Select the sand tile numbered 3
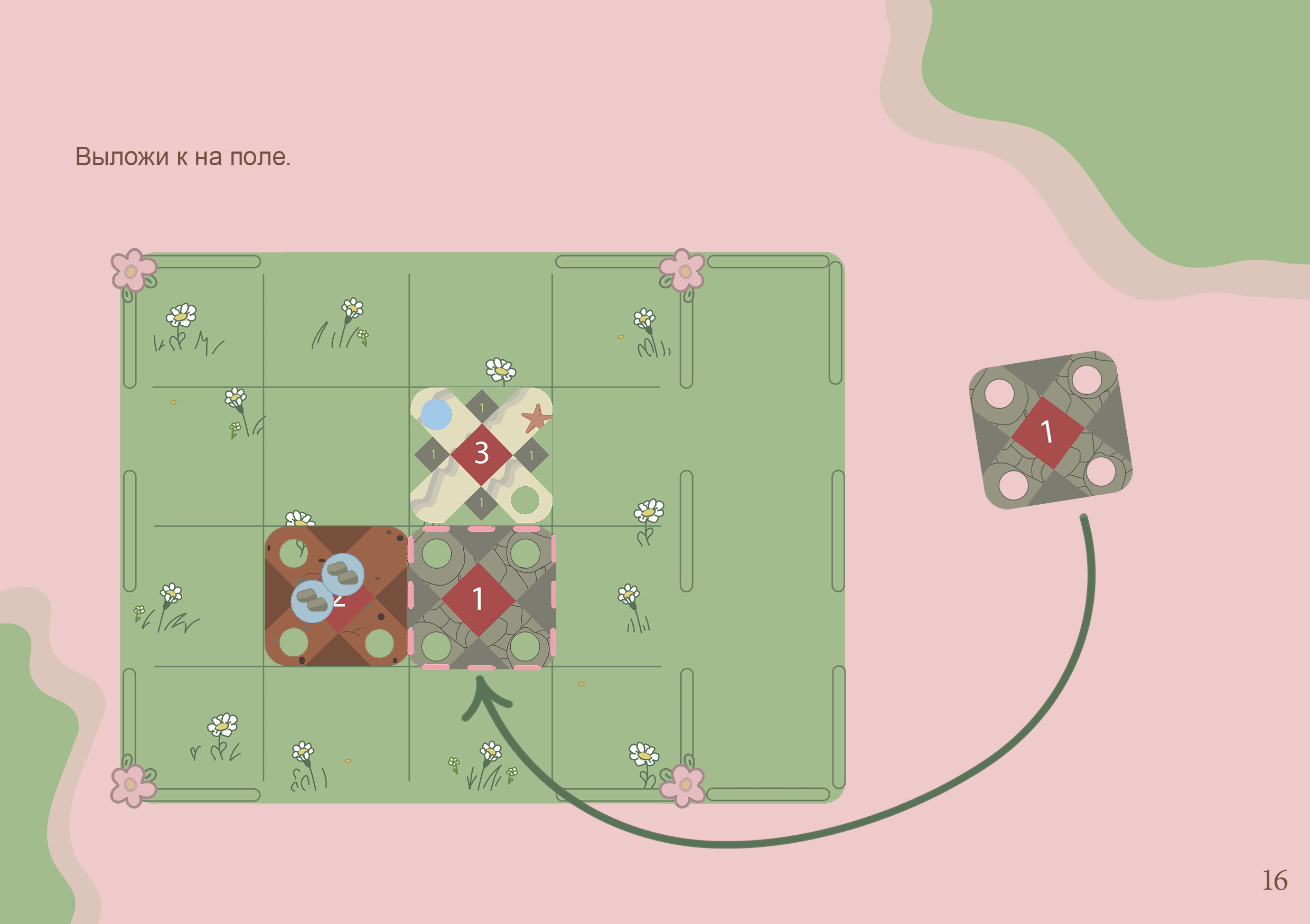The height and width of the screenshot is (924, 1310). [481, 455]
